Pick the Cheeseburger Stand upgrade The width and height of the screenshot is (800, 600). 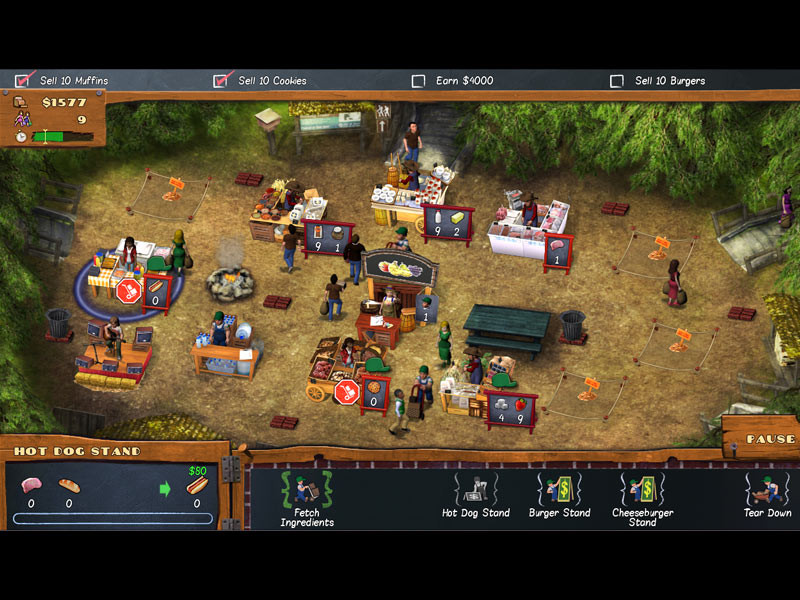[x=642, y=496]
